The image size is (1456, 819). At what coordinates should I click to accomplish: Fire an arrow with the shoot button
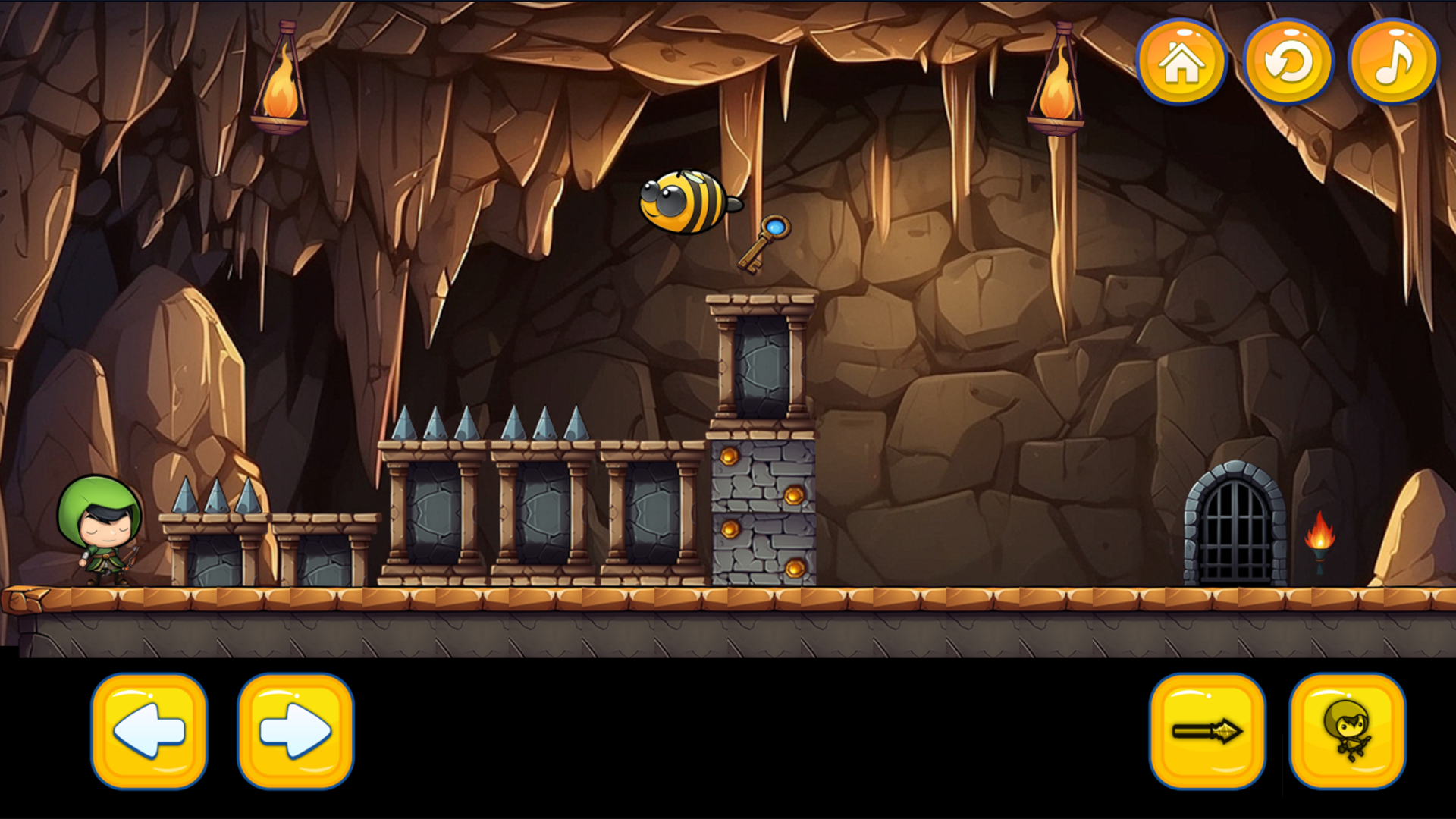tap(1207, 731)
